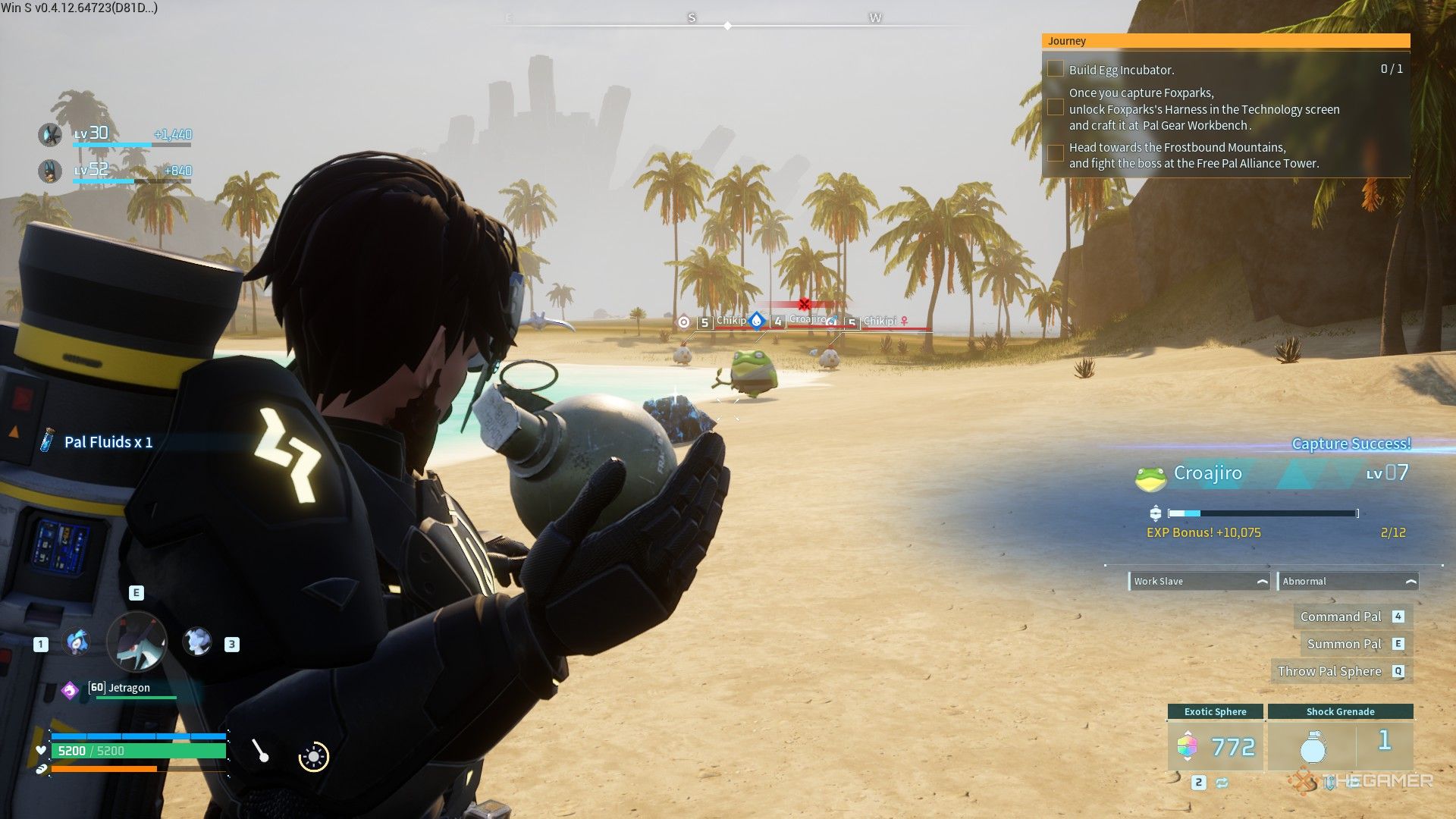1456x819 pixels.
Task: Tick the Foxparks's Harness objective checkbox
Action: (x=1055, y=108)
